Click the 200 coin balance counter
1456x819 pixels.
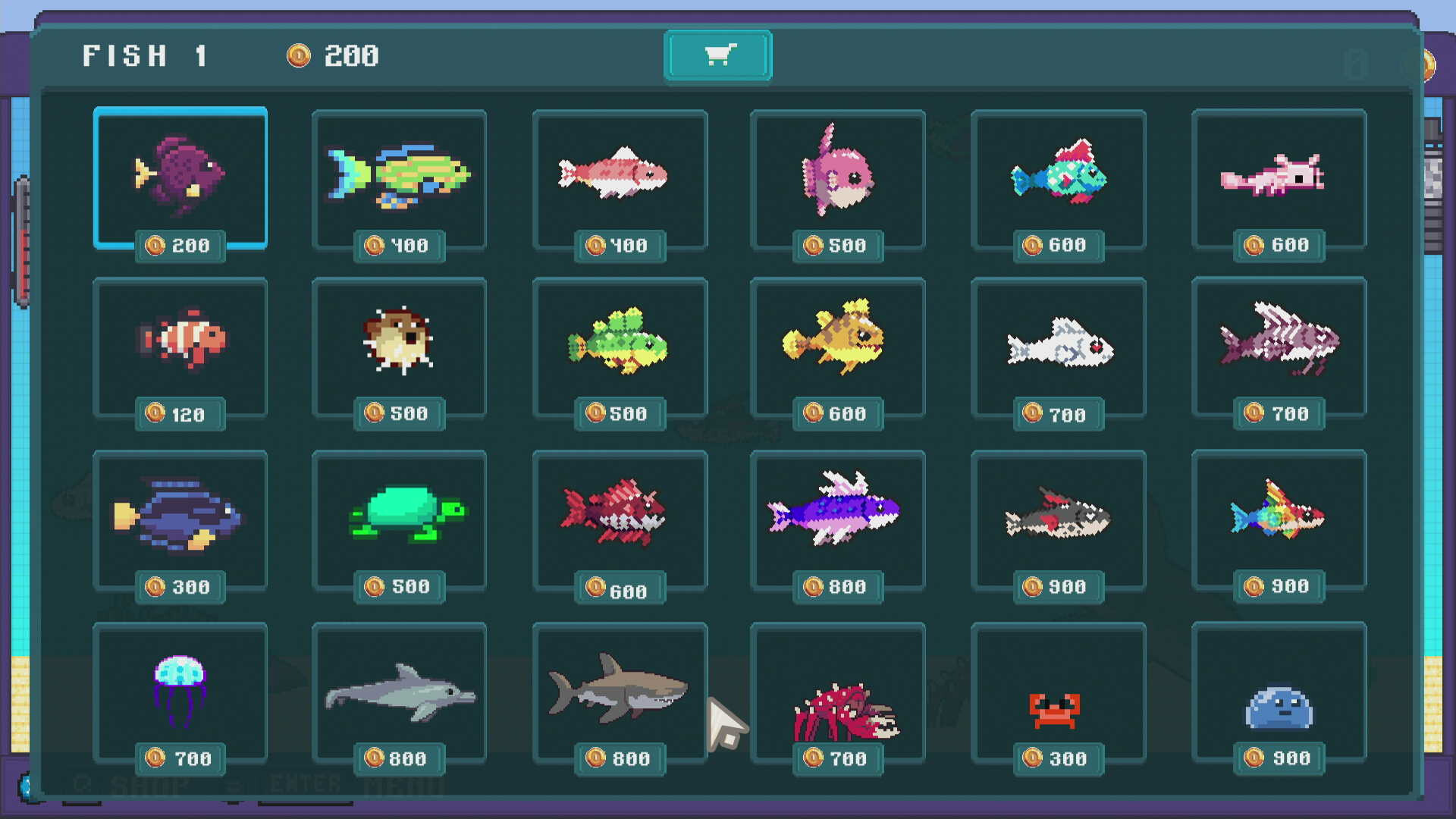click(x=334, y=55)
